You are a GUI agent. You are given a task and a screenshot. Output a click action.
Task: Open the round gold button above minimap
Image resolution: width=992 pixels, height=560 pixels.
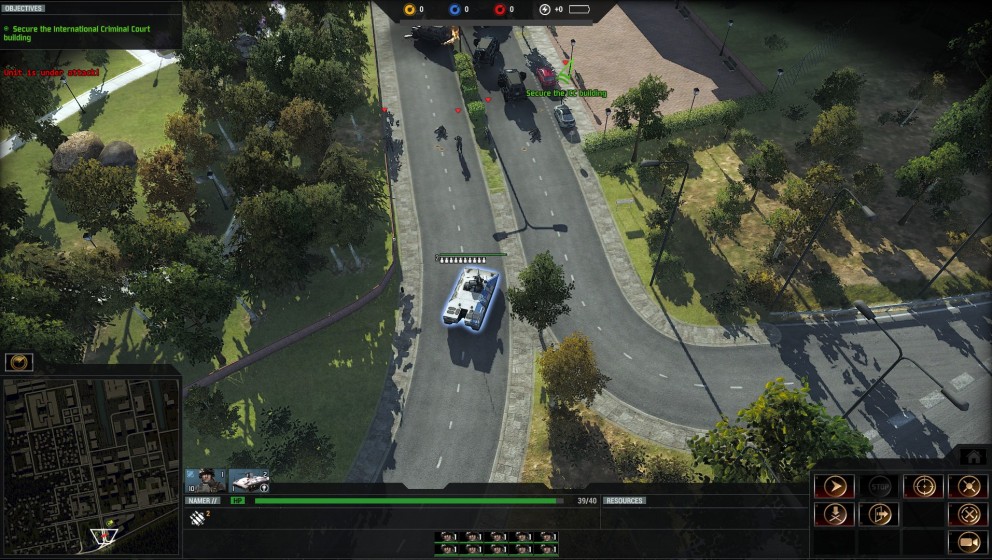click(x=19, y=362)
